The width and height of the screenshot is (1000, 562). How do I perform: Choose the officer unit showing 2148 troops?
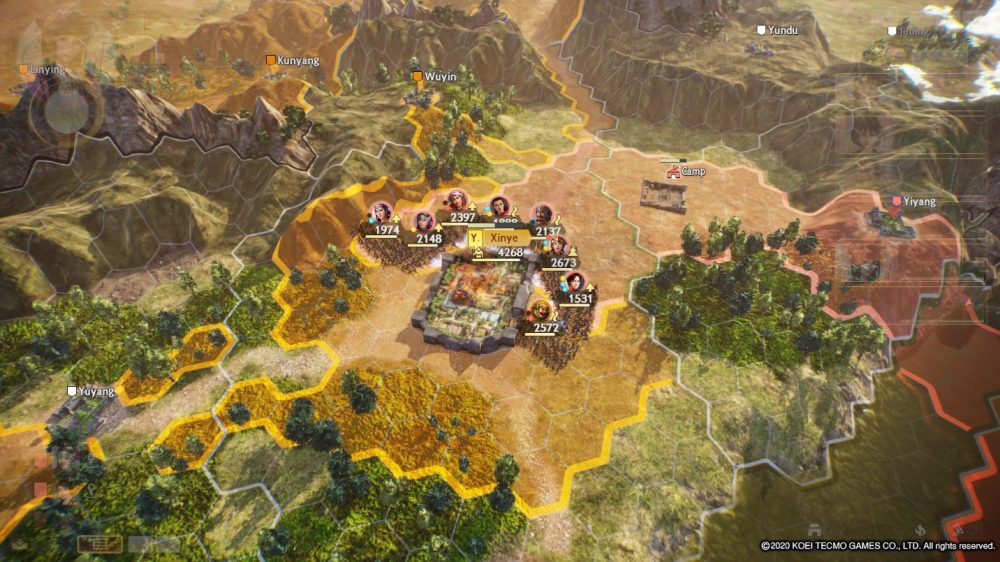[424, 222]
